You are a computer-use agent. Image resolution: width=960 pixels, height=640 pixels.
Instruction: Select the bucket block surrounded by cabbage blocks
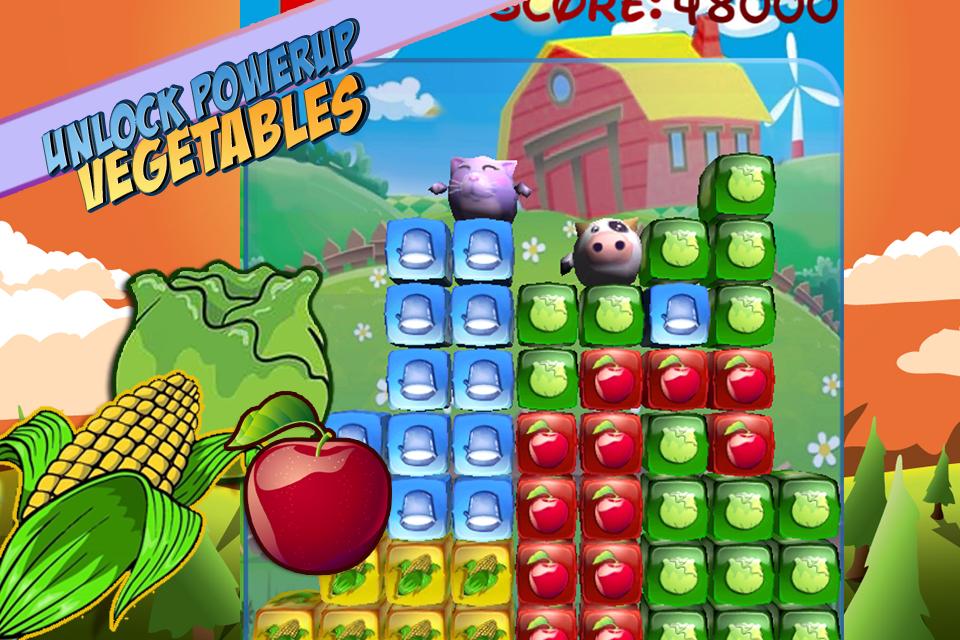[x=678, y=312]
